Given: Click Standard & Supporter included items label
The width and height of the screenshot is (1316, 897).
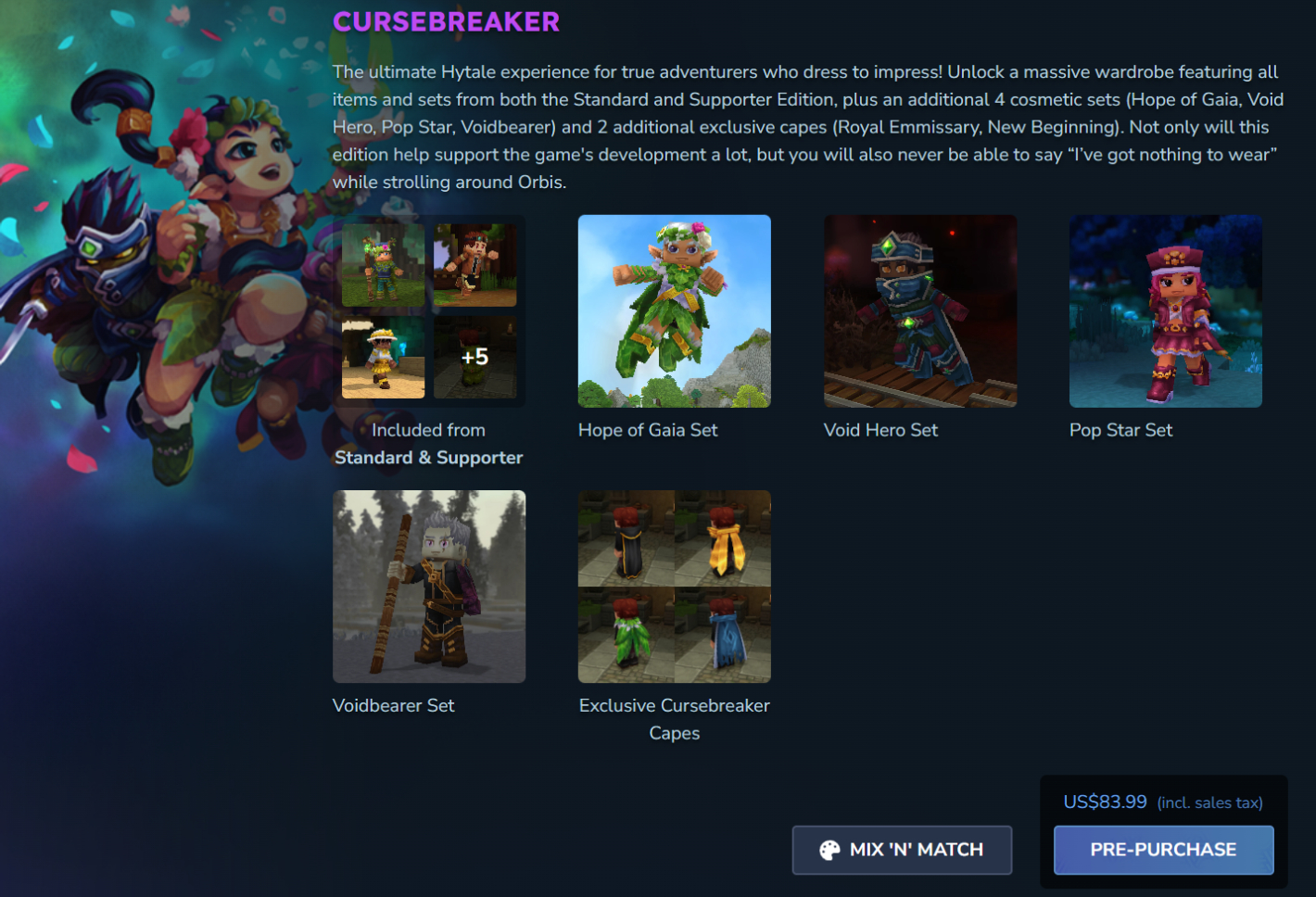Looking at the screenshot, I should (x=428, y=444).
